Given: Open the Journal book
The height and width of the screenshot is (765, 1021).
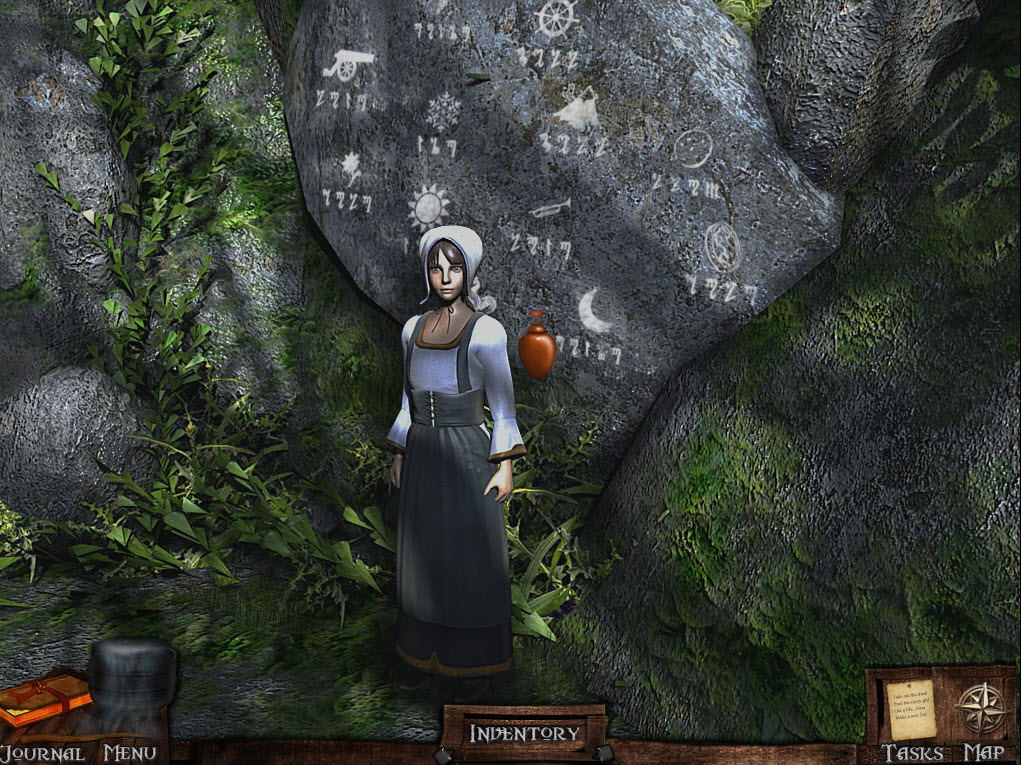Looking at the screenshot, I should (x=45, y=699).
